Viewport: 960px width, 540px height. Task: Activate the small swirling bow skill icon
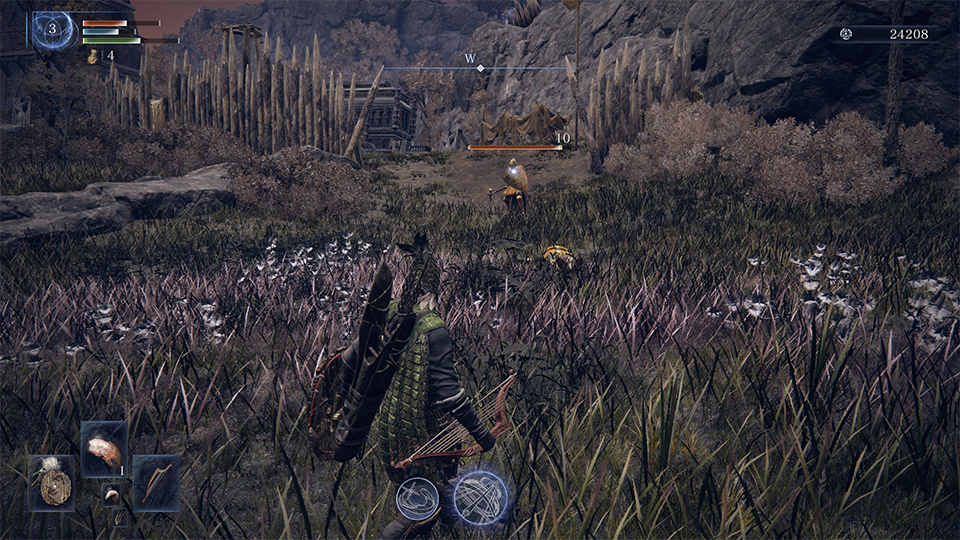click(x=417, y=498)
